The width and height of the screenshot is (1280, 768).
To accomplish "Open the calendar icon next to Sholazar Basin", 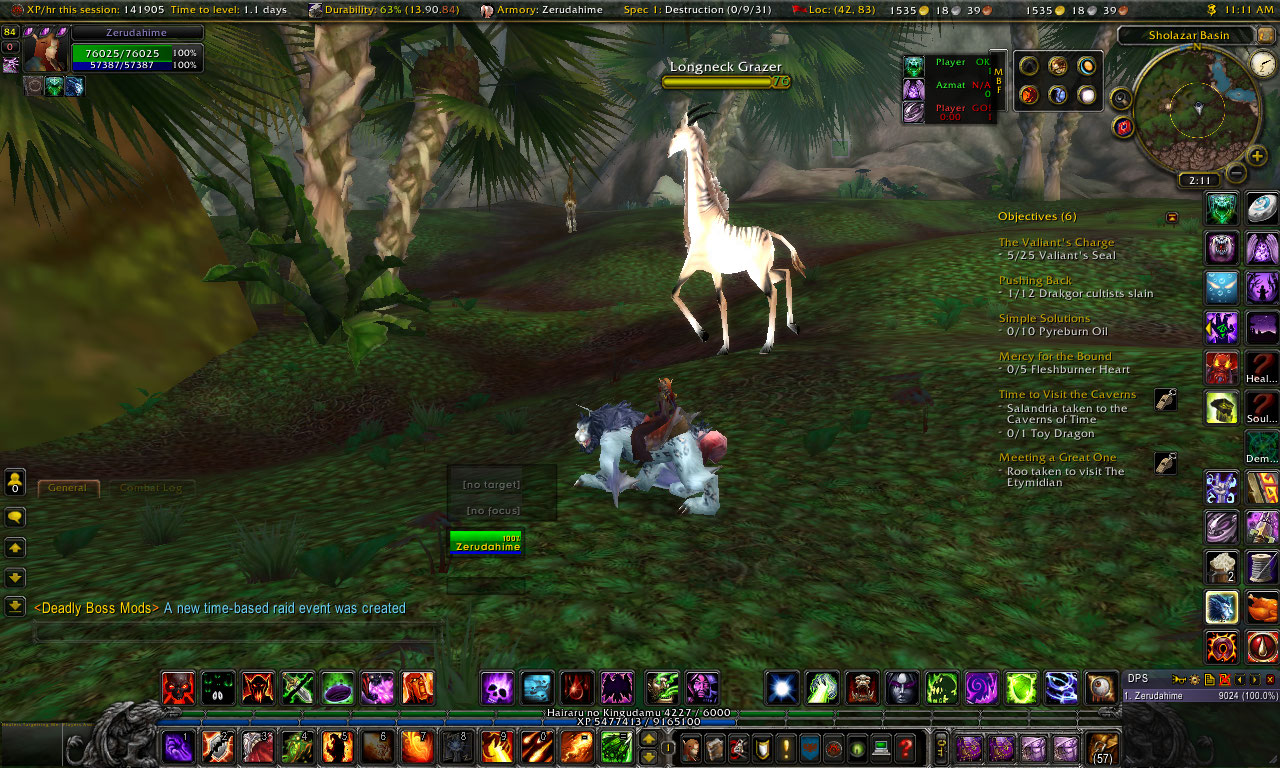I will (x=1264, y=35).
